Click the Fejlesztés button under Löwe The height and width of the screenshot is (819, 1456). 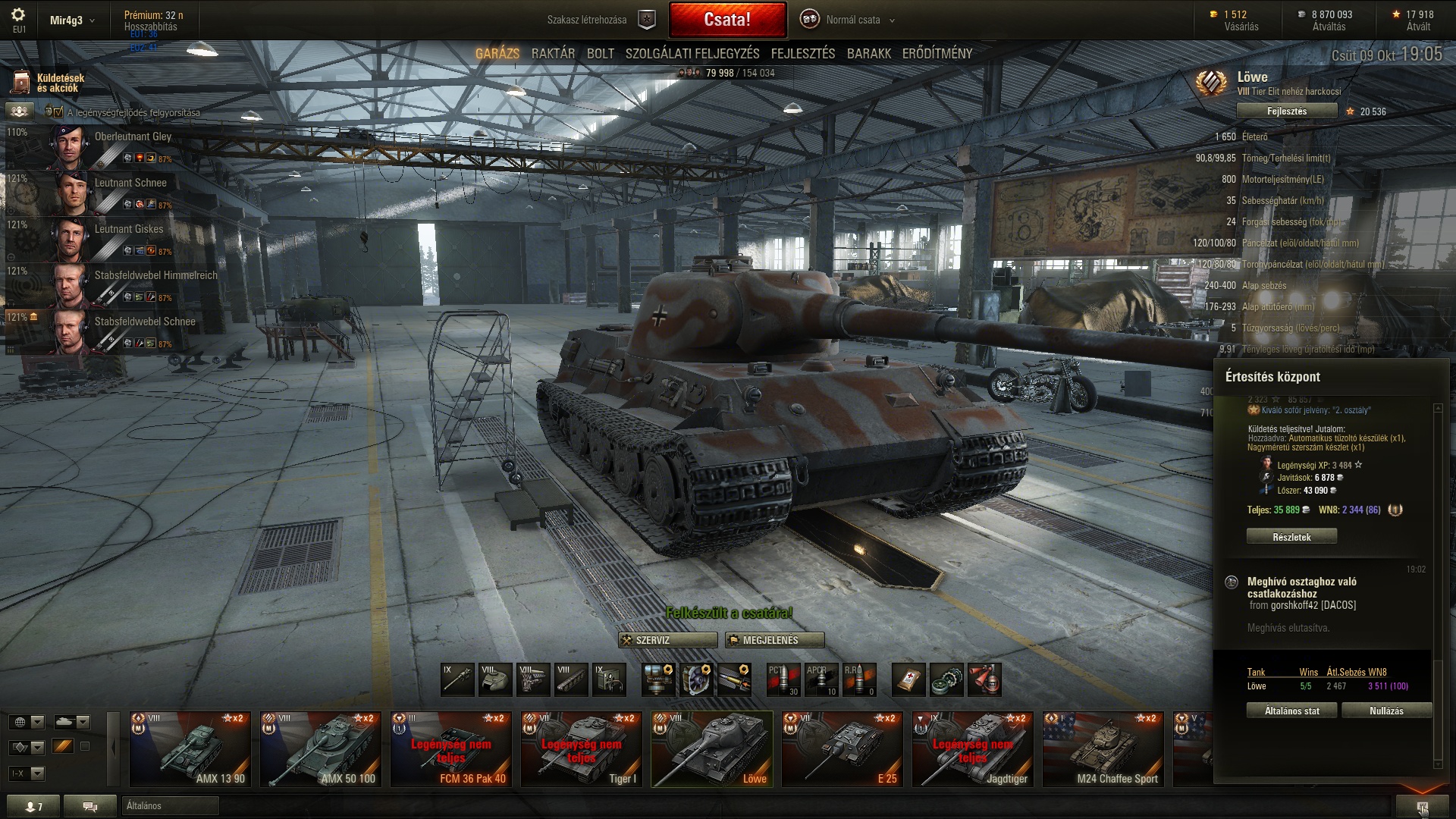(x=1286, y=111)
